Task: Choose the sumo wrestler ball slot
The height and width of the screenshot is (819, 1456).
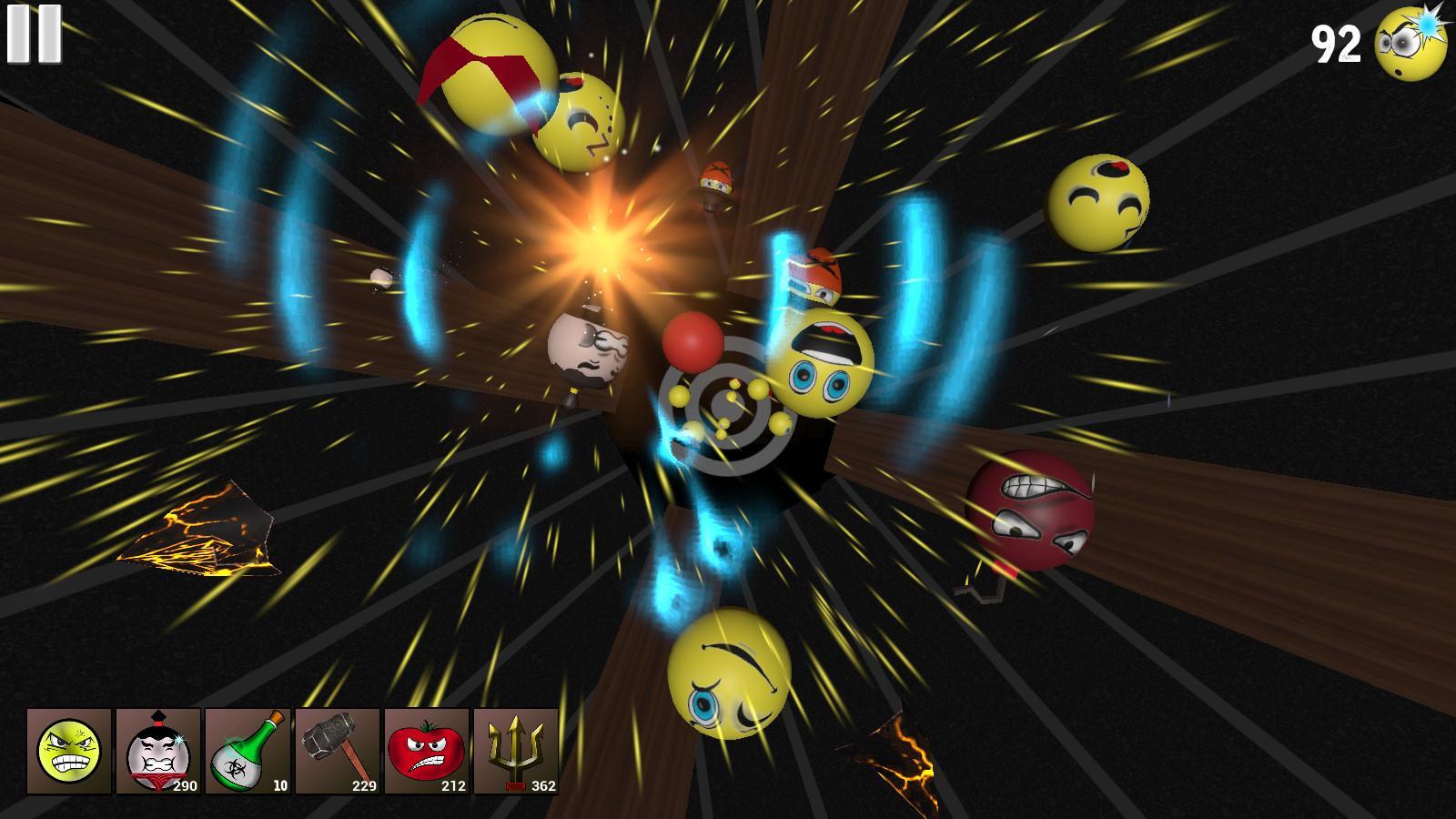Action: (x=158, y=751)
